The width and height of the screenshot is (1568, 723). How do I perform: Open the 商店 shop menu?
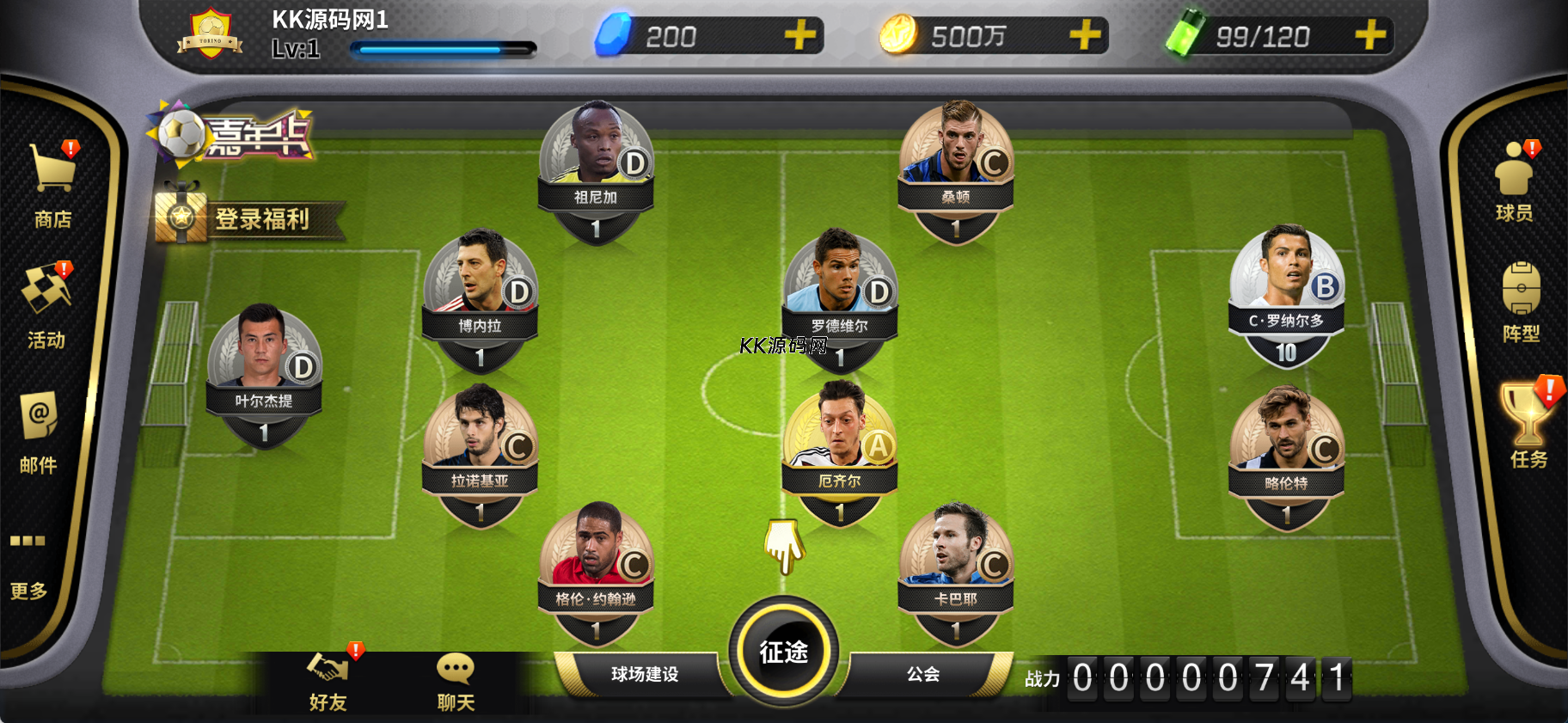(x=52, y=184)
